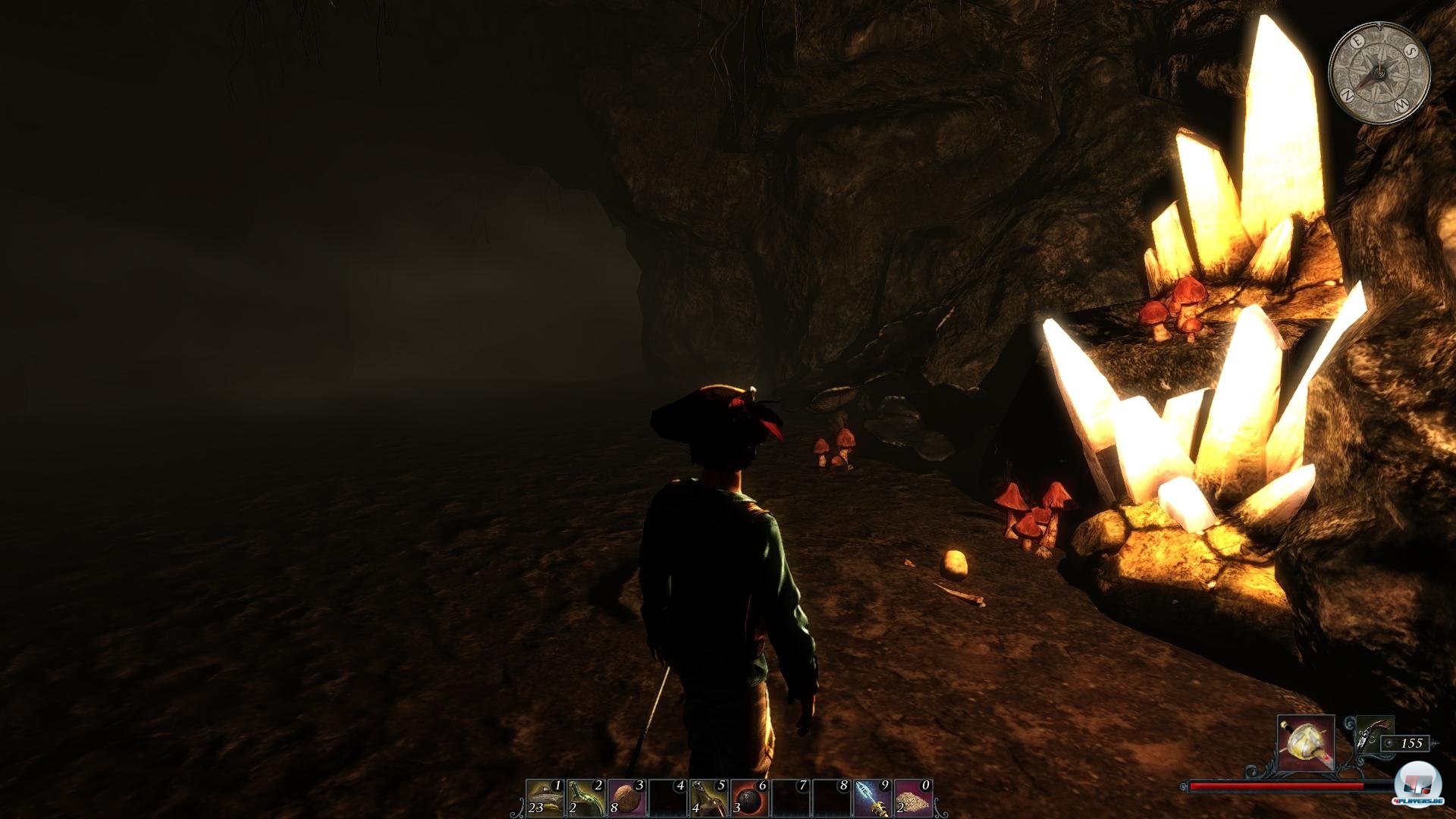Image resolution: width=1456 pixels, height=819 pixels.
Task: Use the powder pile in slot 0
Action: coord(914,798)
